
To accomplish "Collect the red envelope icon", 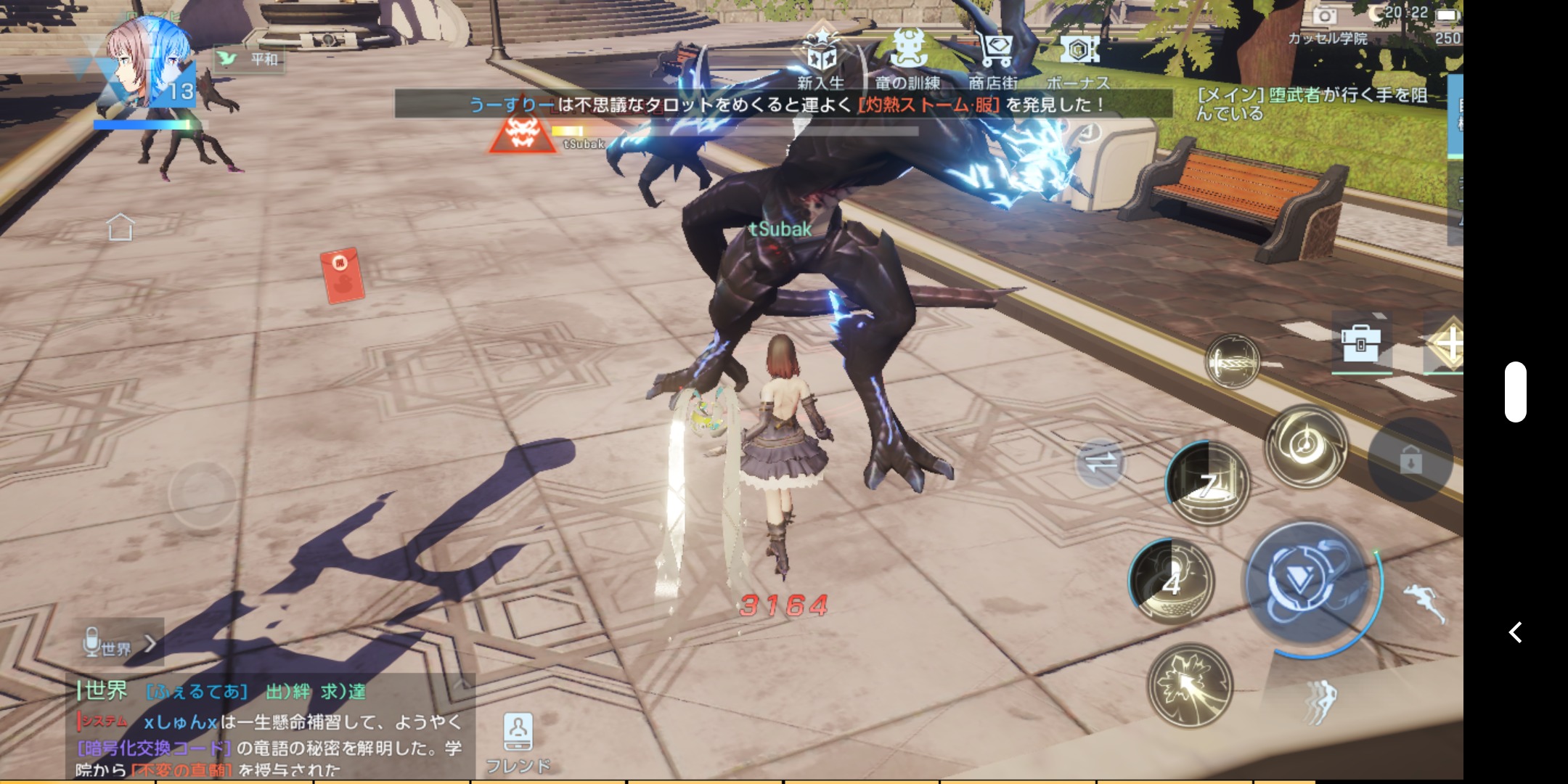I will (342, 275).
